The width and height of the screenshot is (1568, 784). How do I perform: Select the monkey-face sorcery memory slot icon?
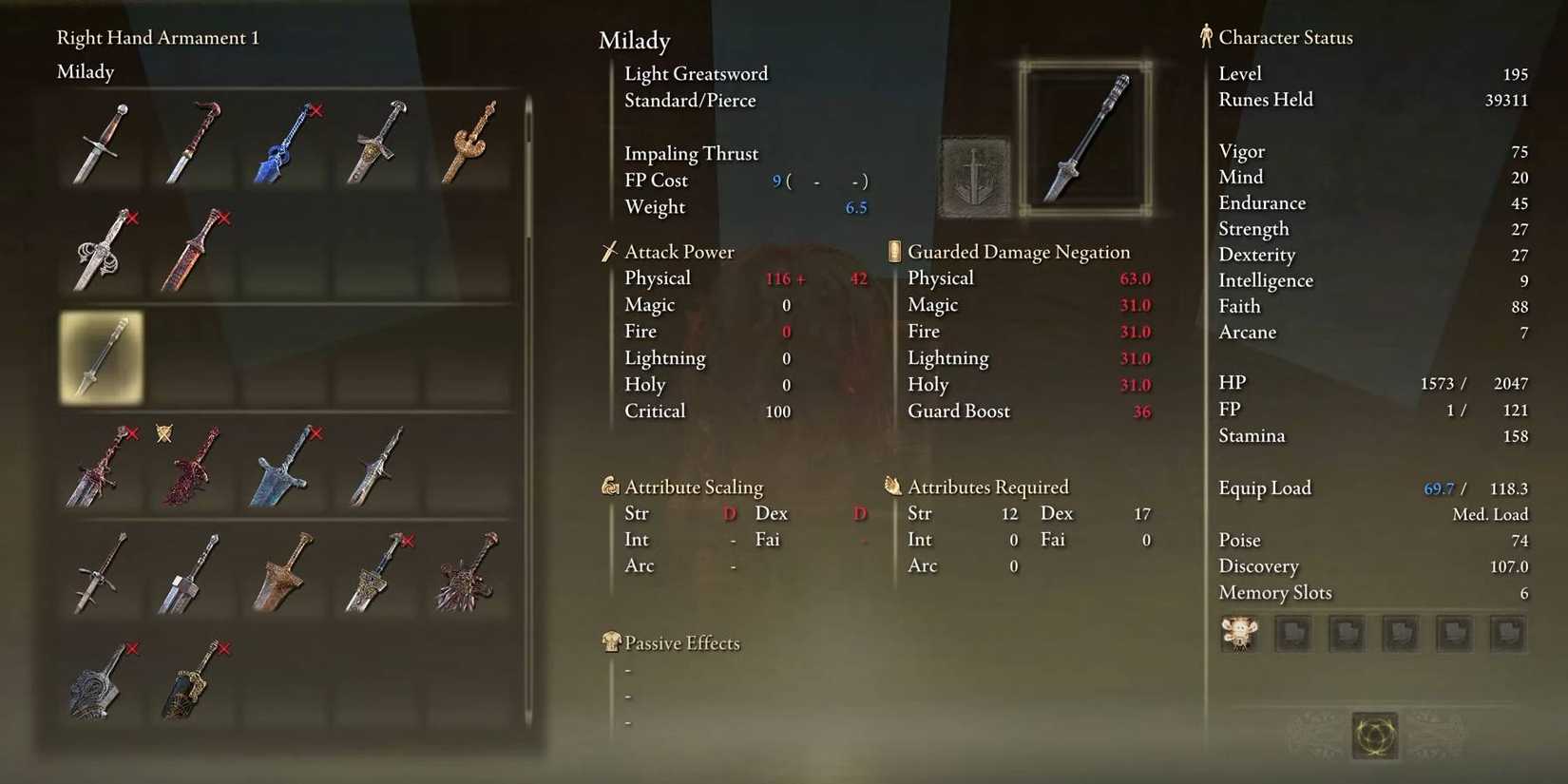(1238, 633)
